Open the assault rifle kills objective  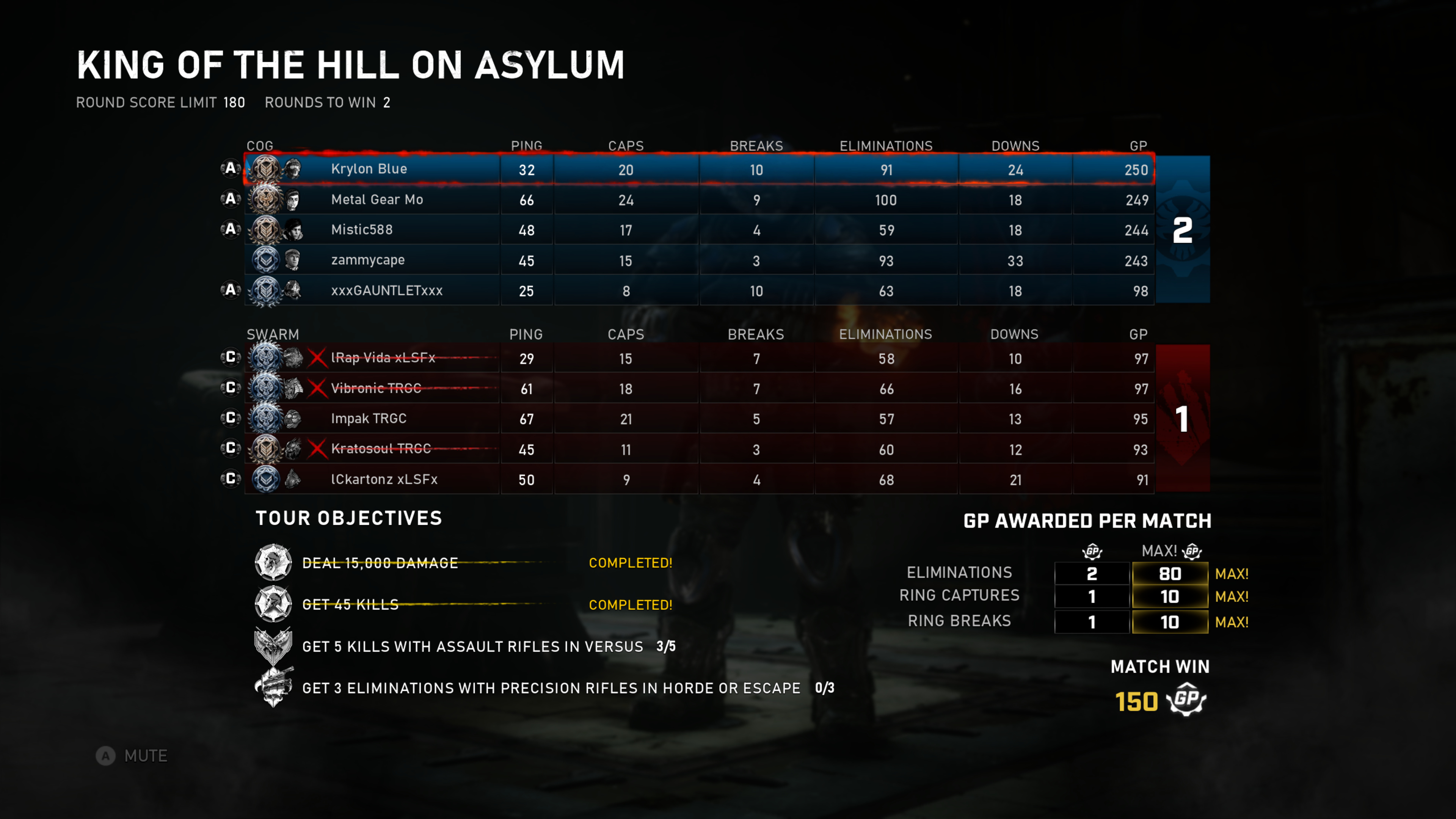[x=472, y=646]
